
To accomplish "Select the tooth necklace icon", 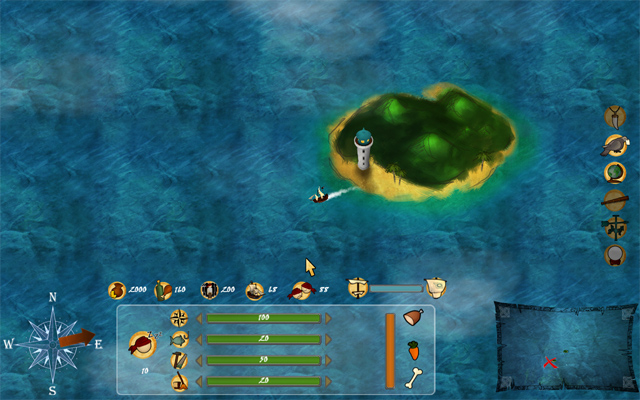I will pyautogui.click(x=616, y=116).
